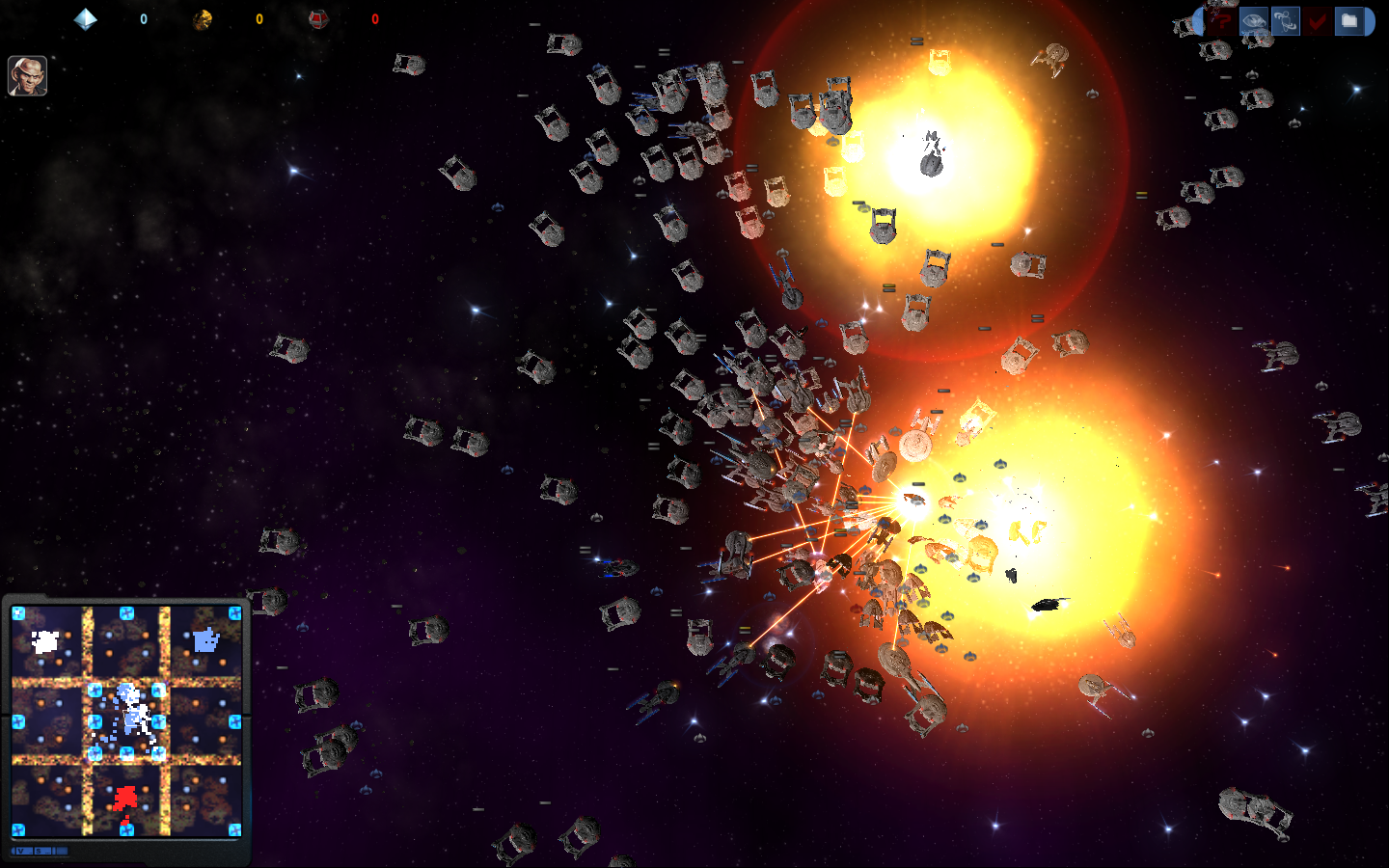Screen dimensions: 1389x868
Task: Click the gold ore resource icon
Action: (x=203, y=19)
